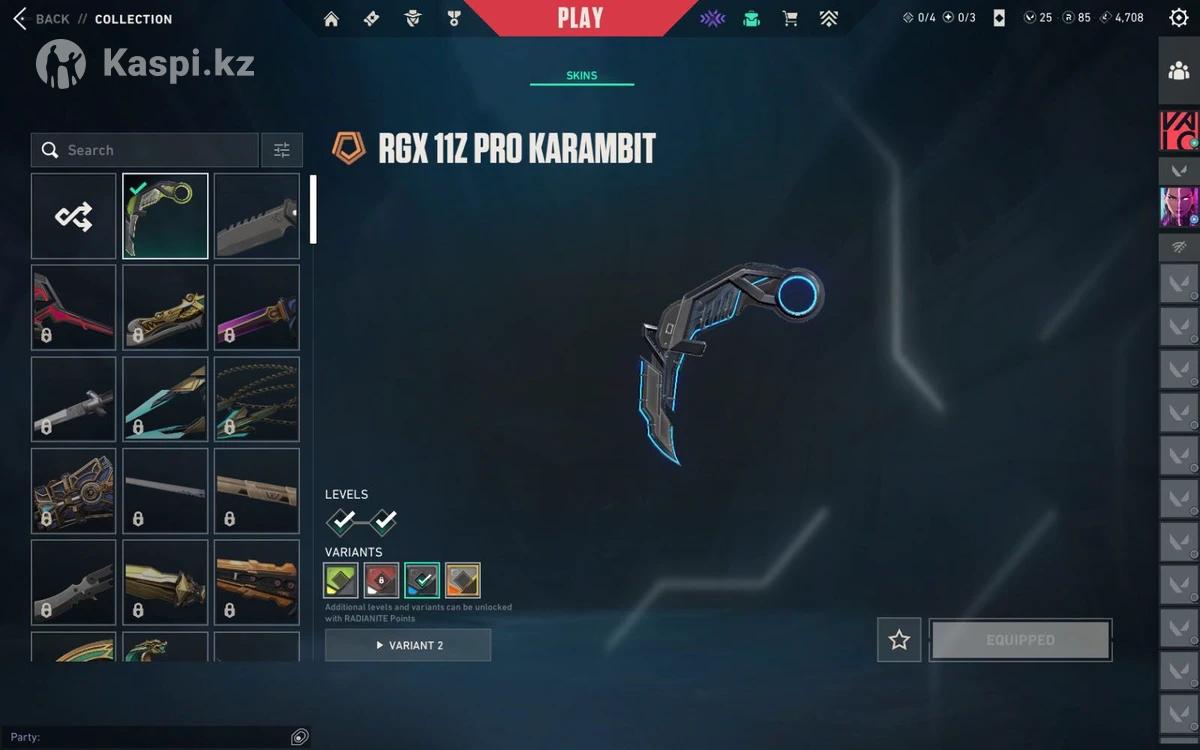Choose the locked red variant swatch
The width and height of the screenshot is (1200, 750).
[x=381, y=580]
